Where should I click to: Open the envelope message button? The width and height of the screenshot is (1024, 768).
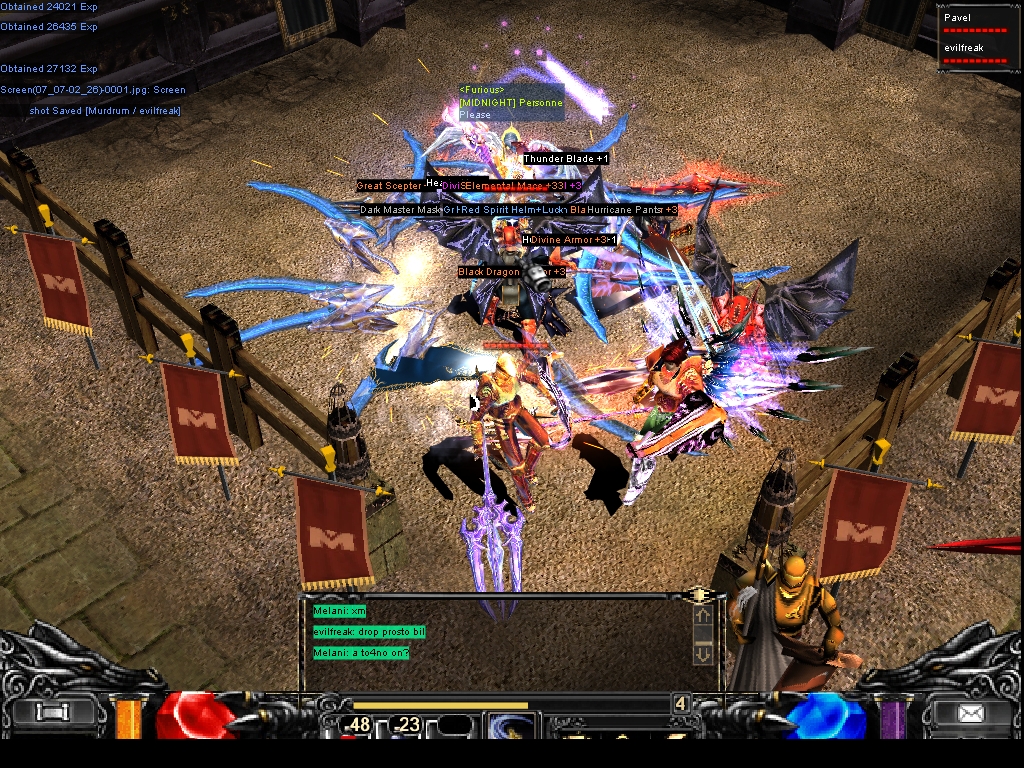969,714
